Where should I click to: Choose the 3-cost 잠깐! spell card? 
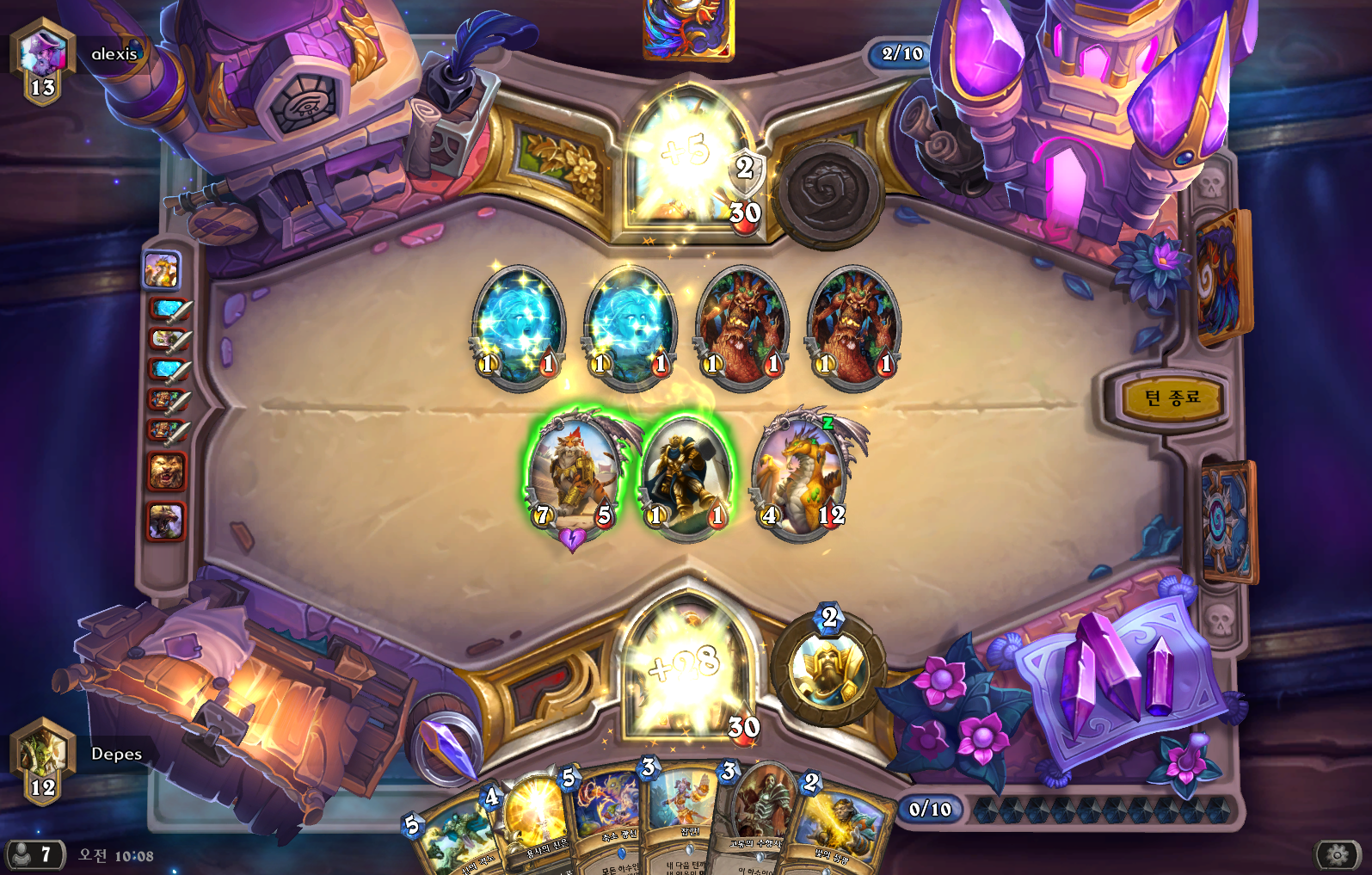tap(684, 822)
